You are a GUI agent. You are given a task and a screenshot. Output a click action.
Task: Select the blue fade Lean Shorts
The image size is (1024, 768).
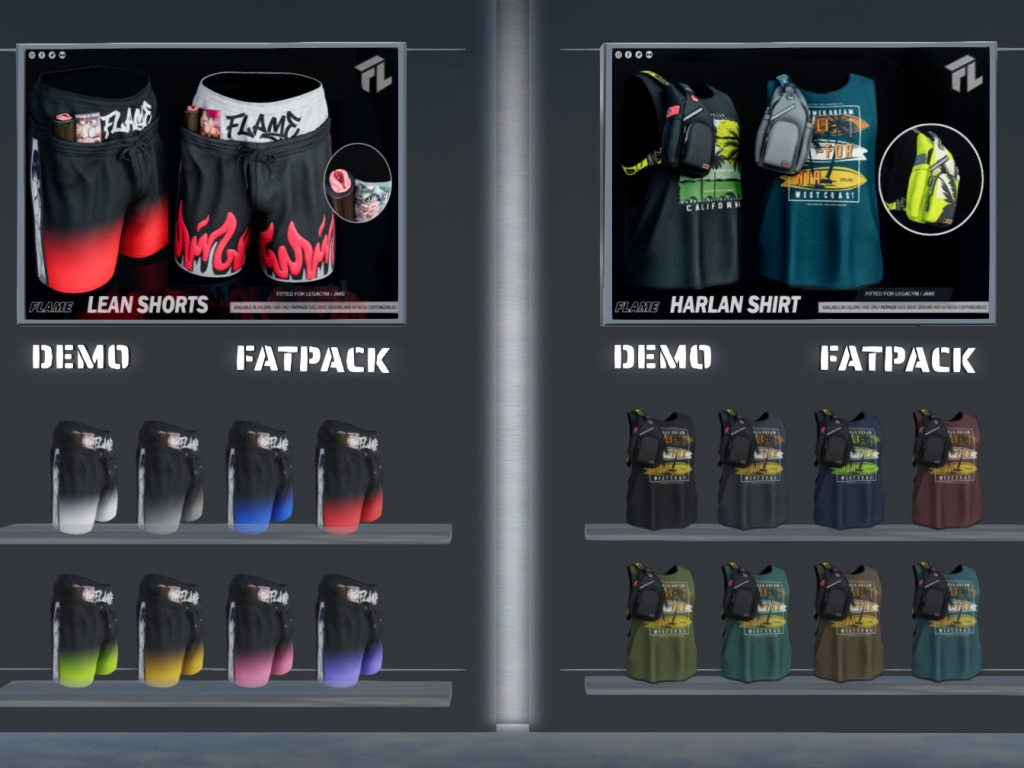point(259,476)
